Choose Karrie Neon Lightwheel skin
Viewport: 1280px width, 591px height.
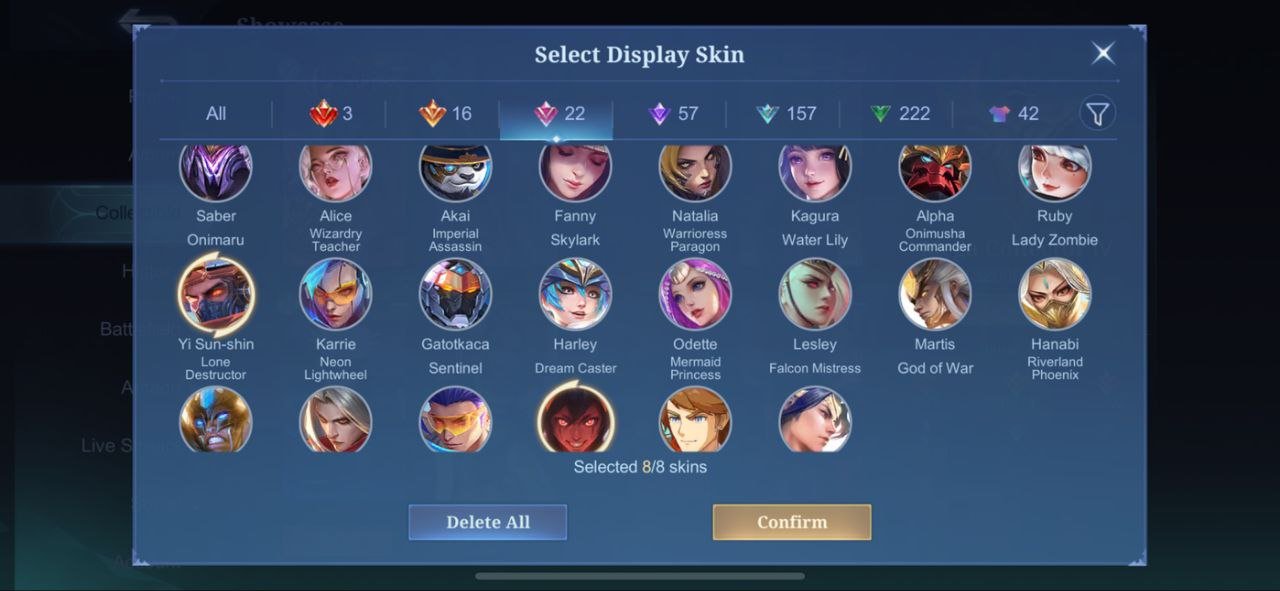pyautogui.click(x=336, y=294)
